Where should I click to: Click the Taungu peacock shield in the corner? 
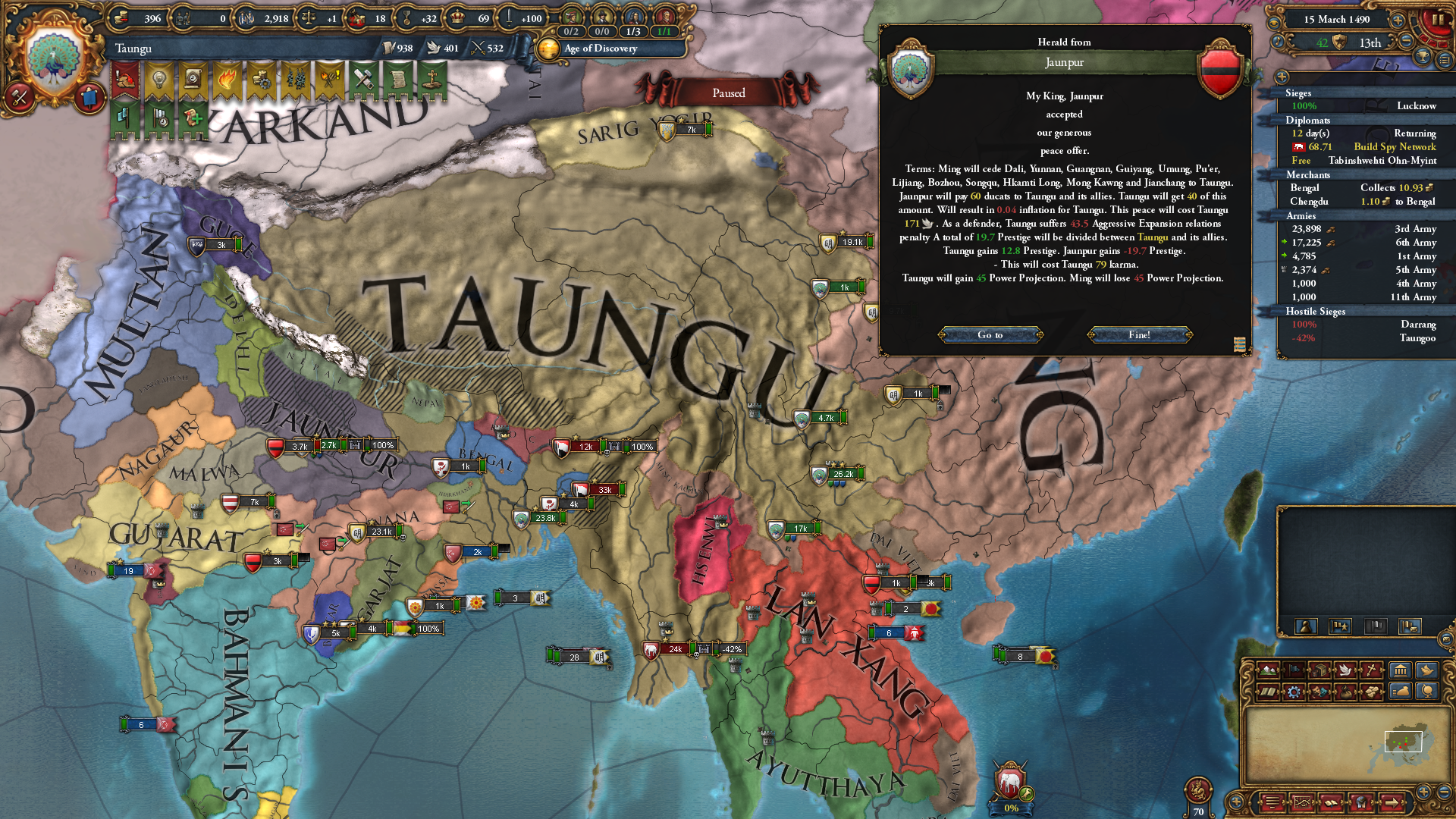55,57
